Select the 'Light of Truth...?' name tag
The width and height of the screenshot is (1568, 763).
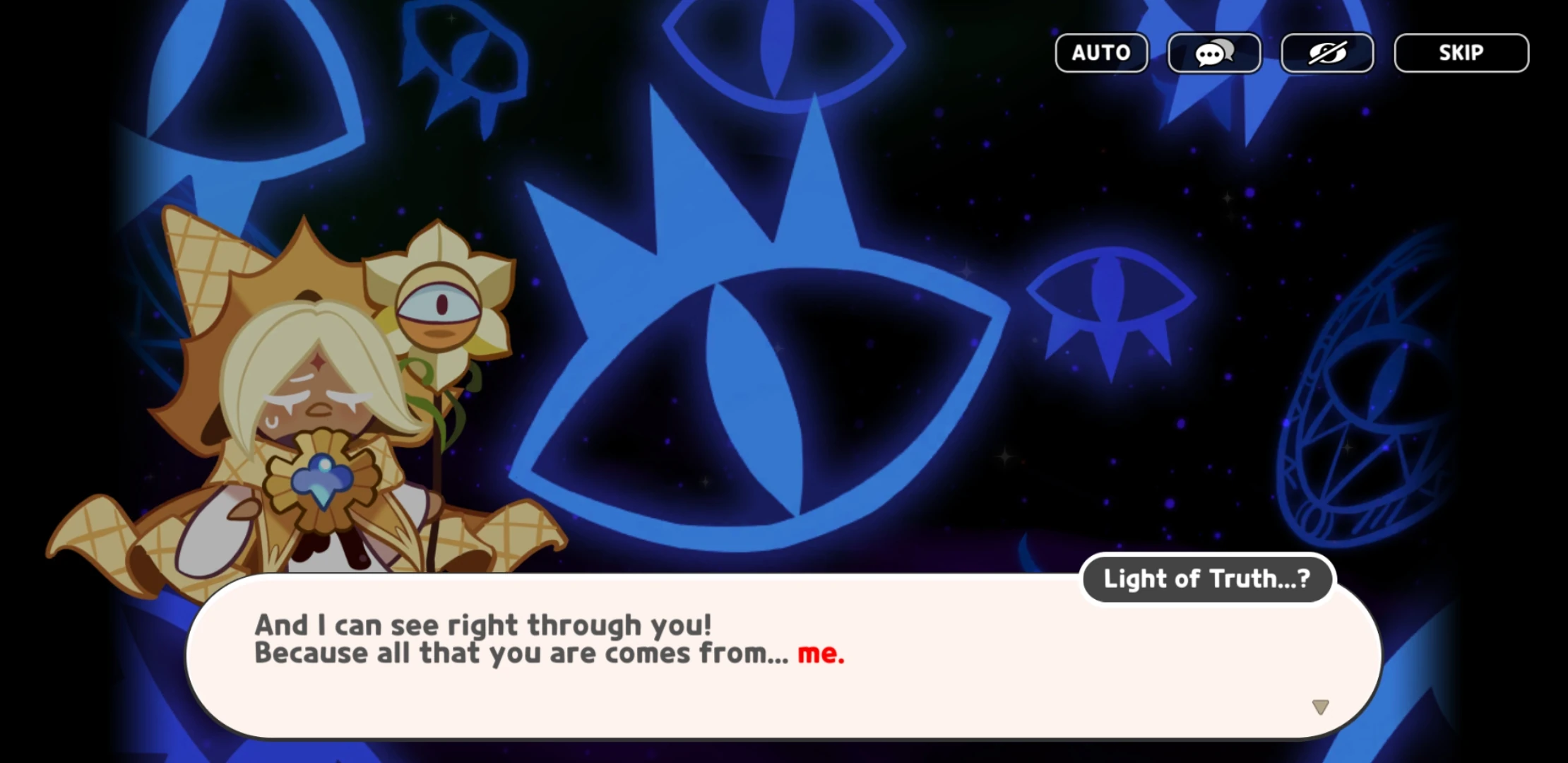[x=1206, y=579]
